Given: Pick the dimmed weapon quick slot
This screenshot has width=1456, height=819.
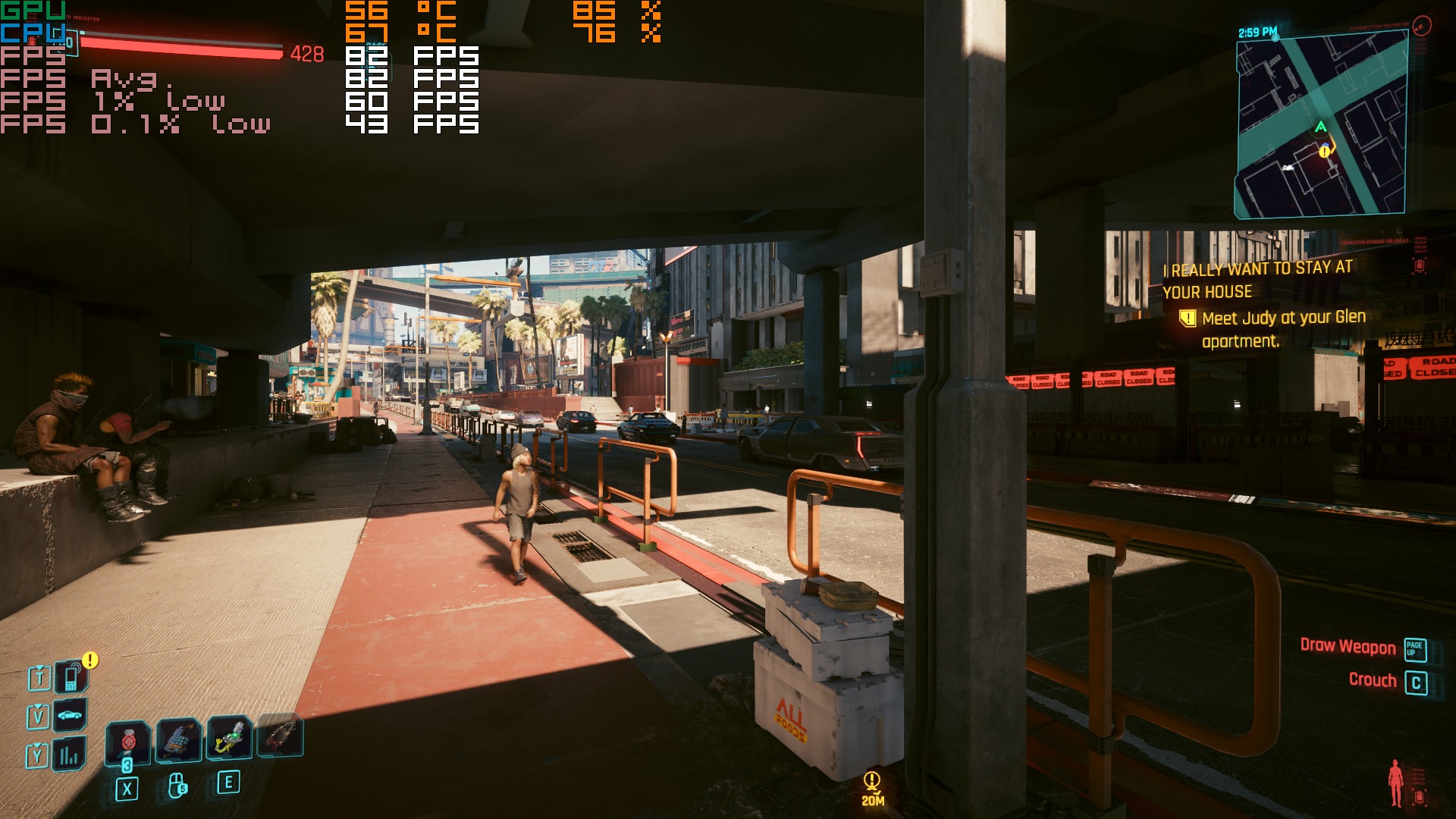Looking at the screenshot, I should (280, 736).
